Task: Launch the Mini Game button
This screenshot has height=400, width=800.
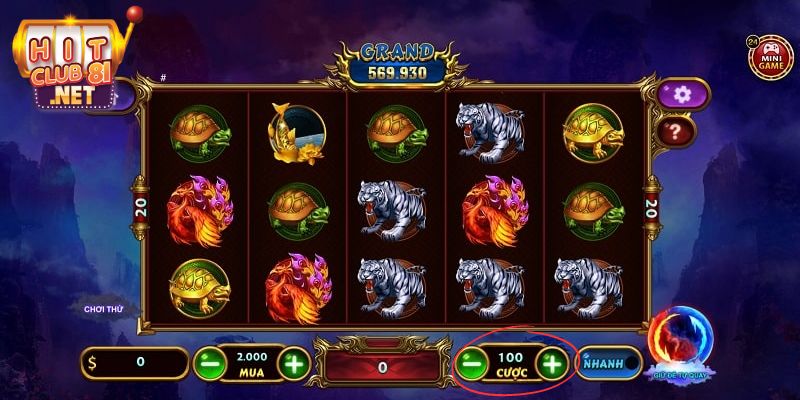Action: [768, 56]
